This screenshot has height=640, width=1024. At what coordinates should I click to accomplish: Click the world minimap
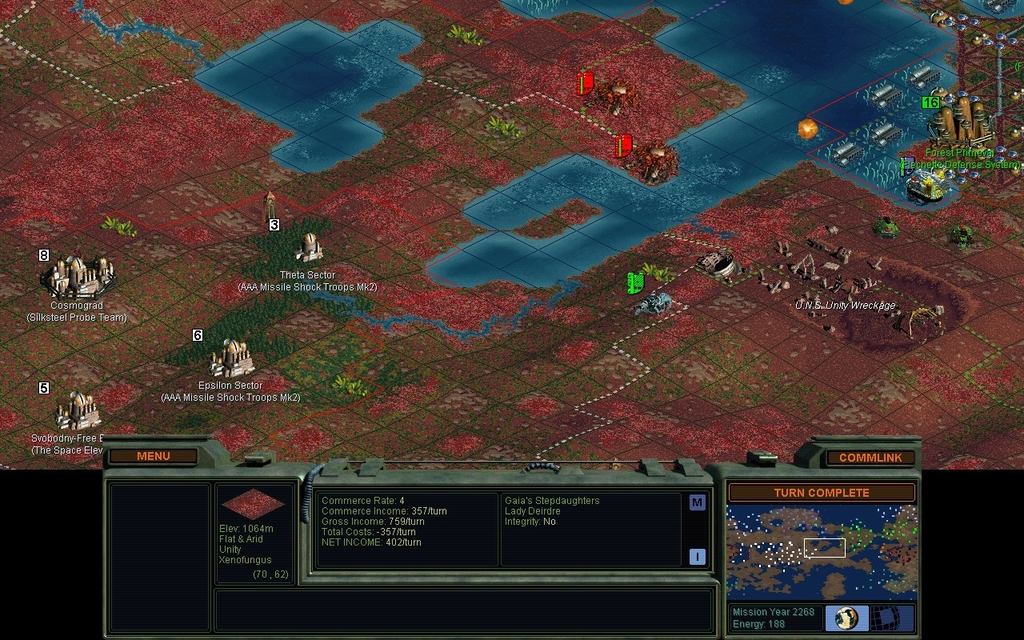click(x=821, y=552)
